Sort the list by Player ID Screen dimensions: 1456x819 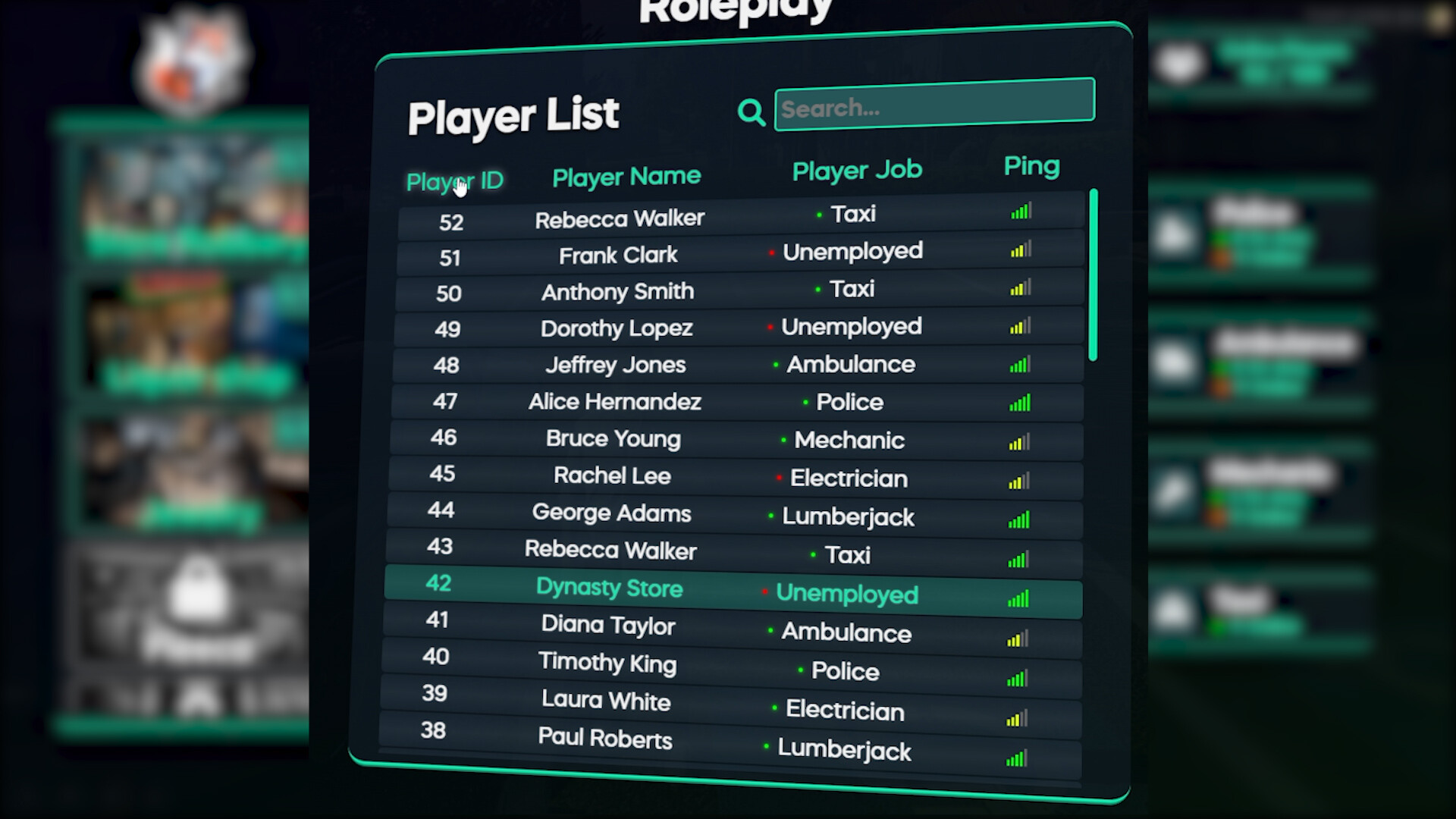point(454,181)
